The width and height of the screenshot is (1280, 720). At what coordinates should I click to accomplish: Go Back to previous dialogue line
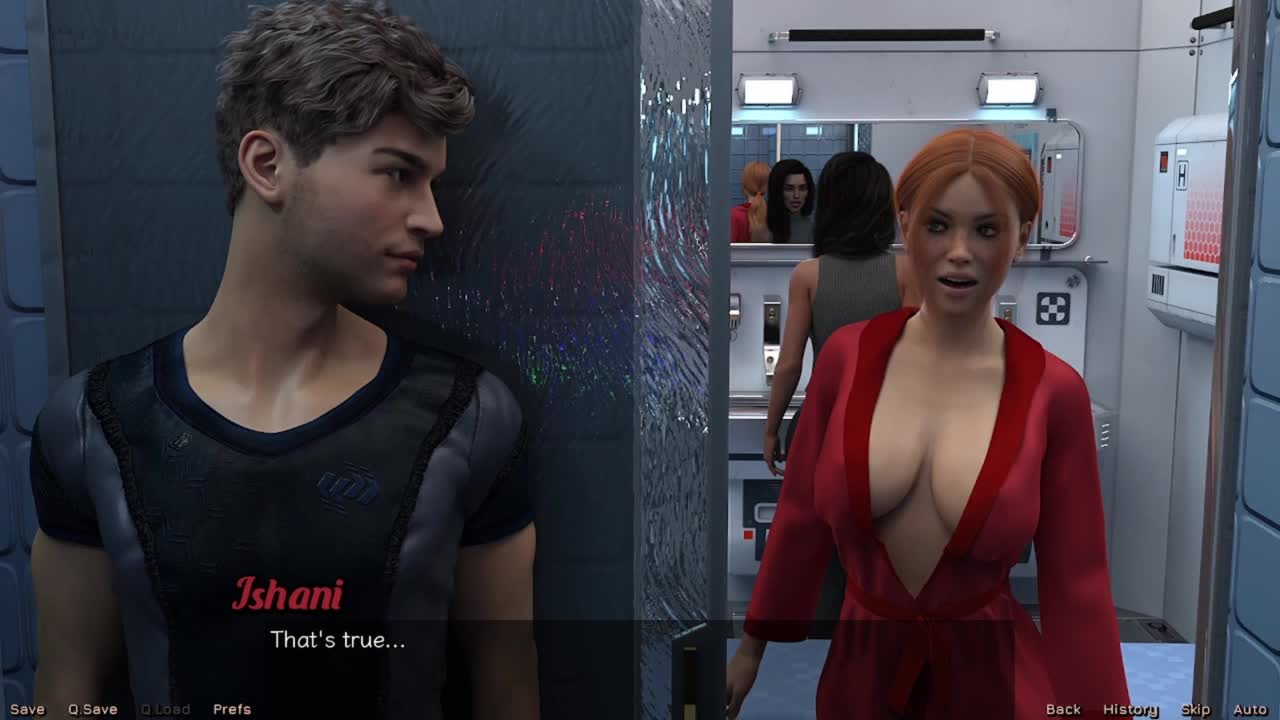1062,709
